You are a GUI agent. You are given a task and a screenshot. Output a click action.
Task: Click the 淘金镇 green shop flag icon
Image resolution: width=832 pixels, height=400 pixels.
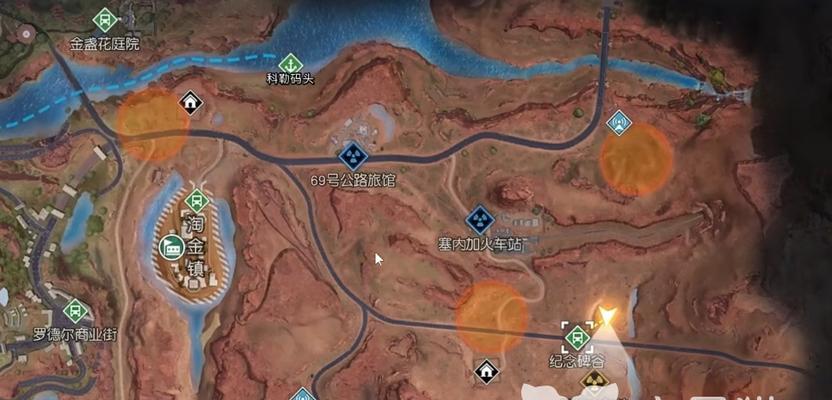point(173,246)
